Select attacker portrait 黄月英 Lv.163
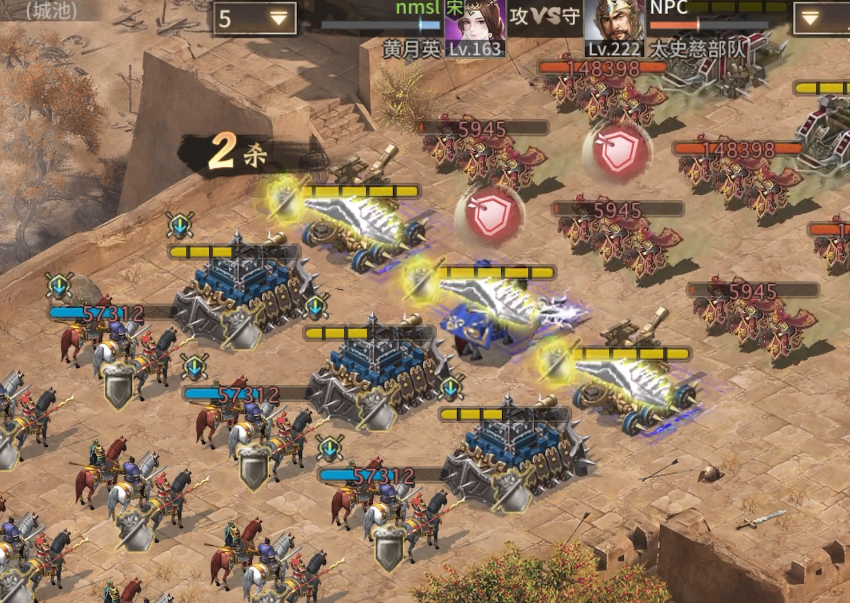The height and width of the screenshot is (603, 850). pos(475,22)
